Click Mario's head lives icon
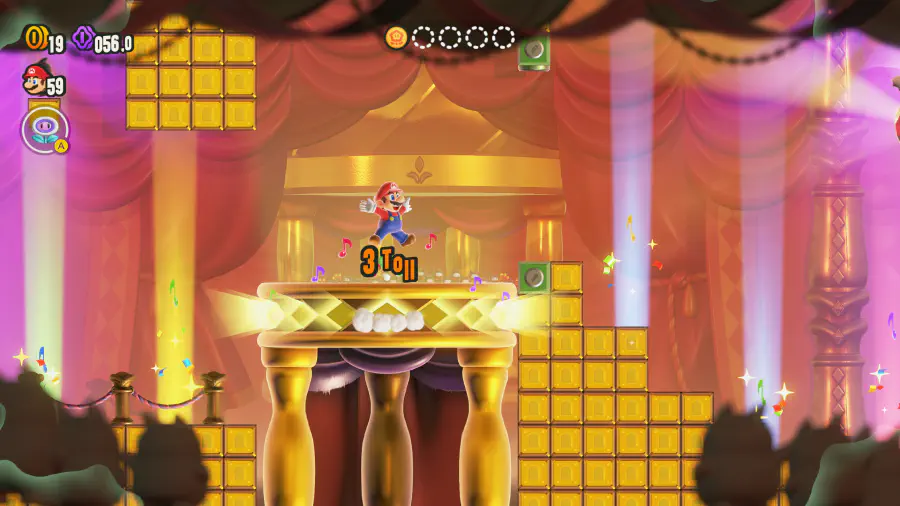 [35, 78]
